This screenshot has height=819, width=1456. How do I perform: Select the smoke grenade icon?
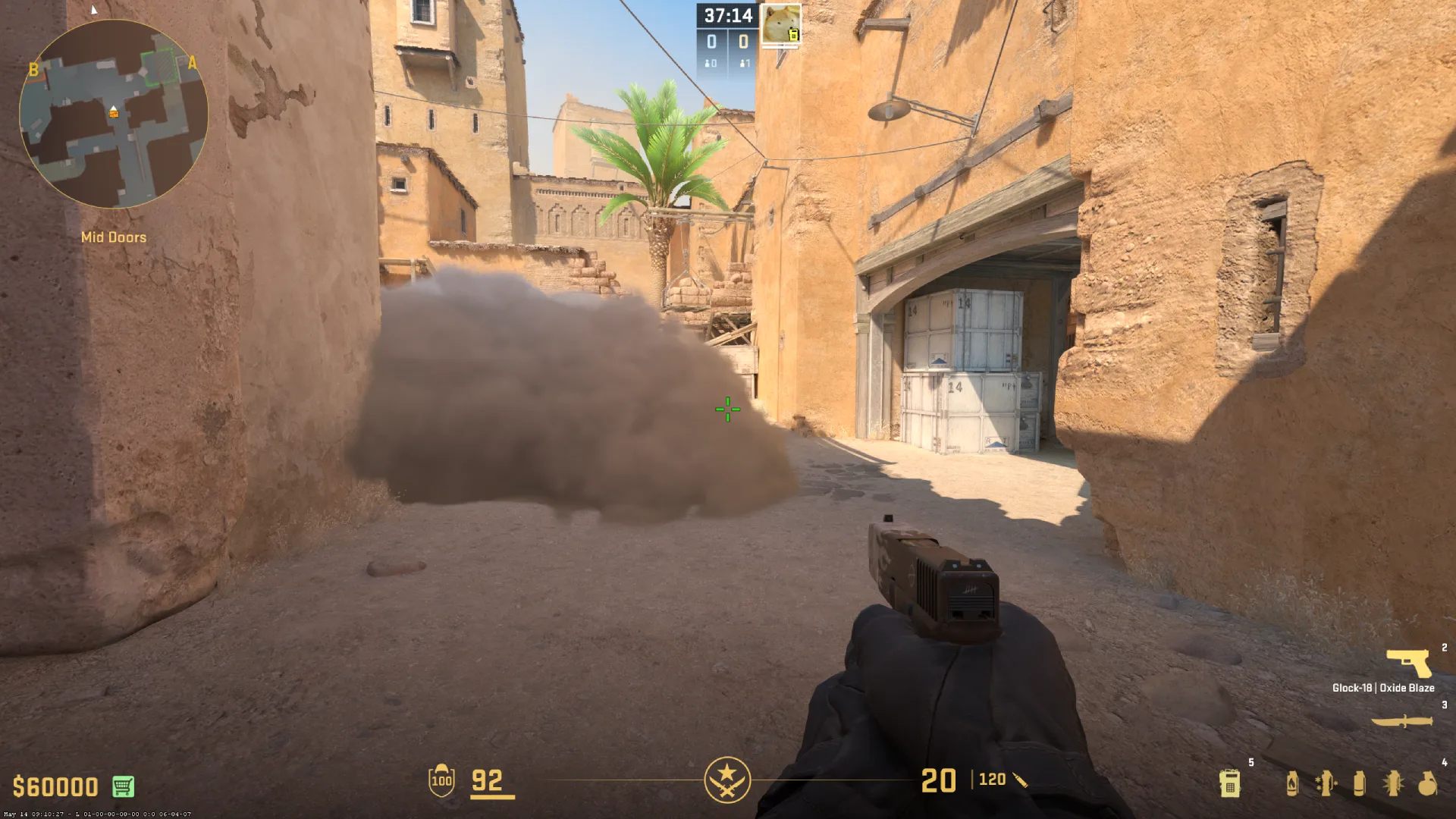1359,783
